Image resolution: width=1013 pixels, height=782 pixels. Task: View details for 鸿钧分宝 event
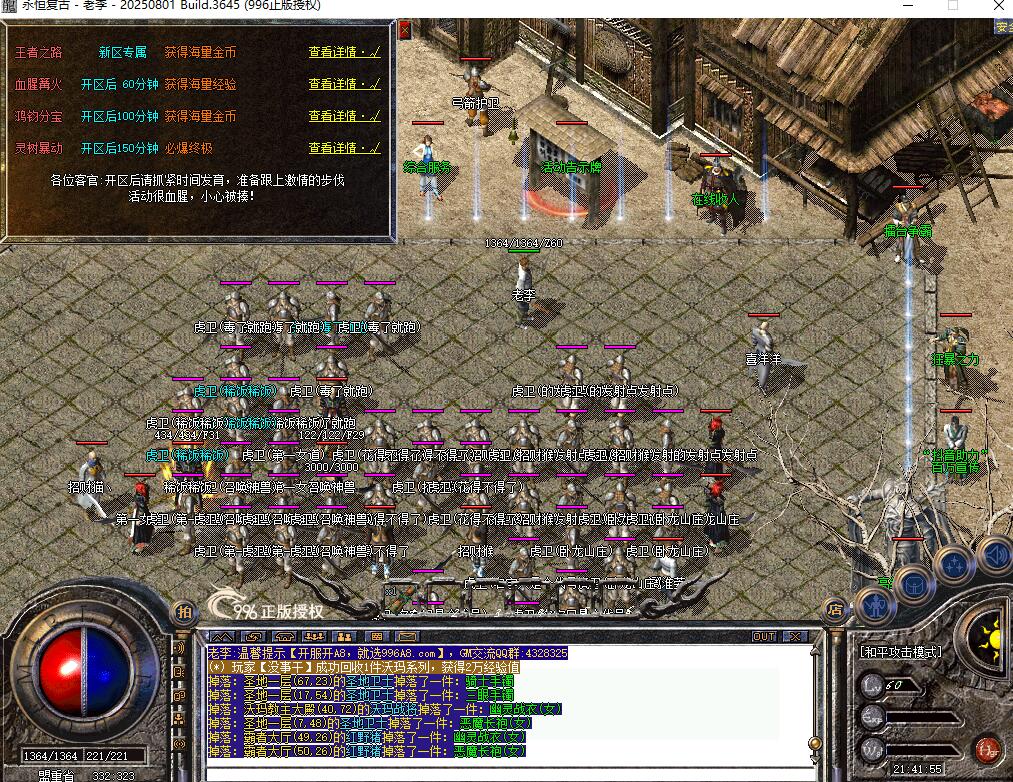[343, 116]
